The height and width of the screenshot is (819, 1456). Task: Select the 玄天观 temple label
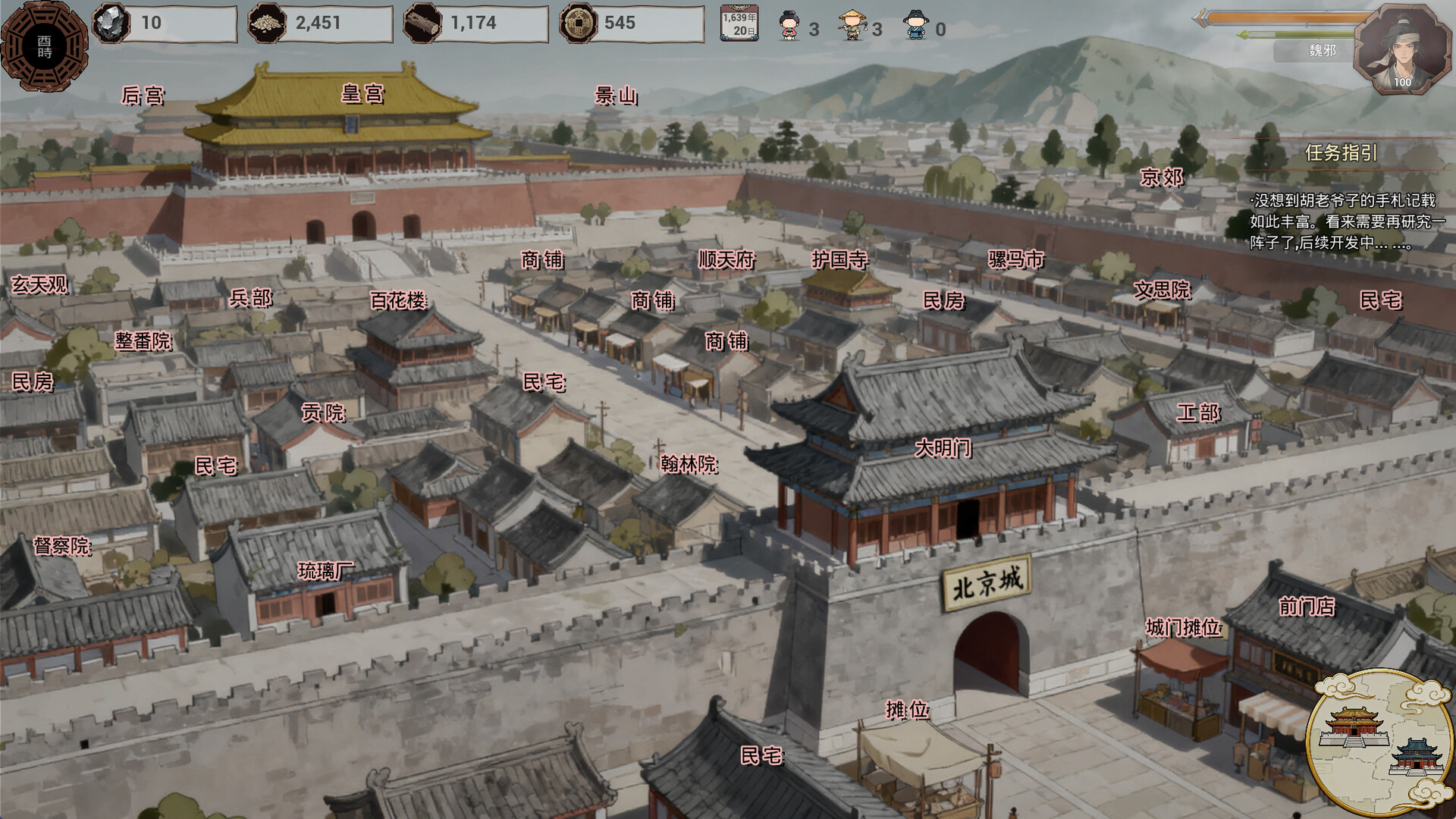[39, 284]
